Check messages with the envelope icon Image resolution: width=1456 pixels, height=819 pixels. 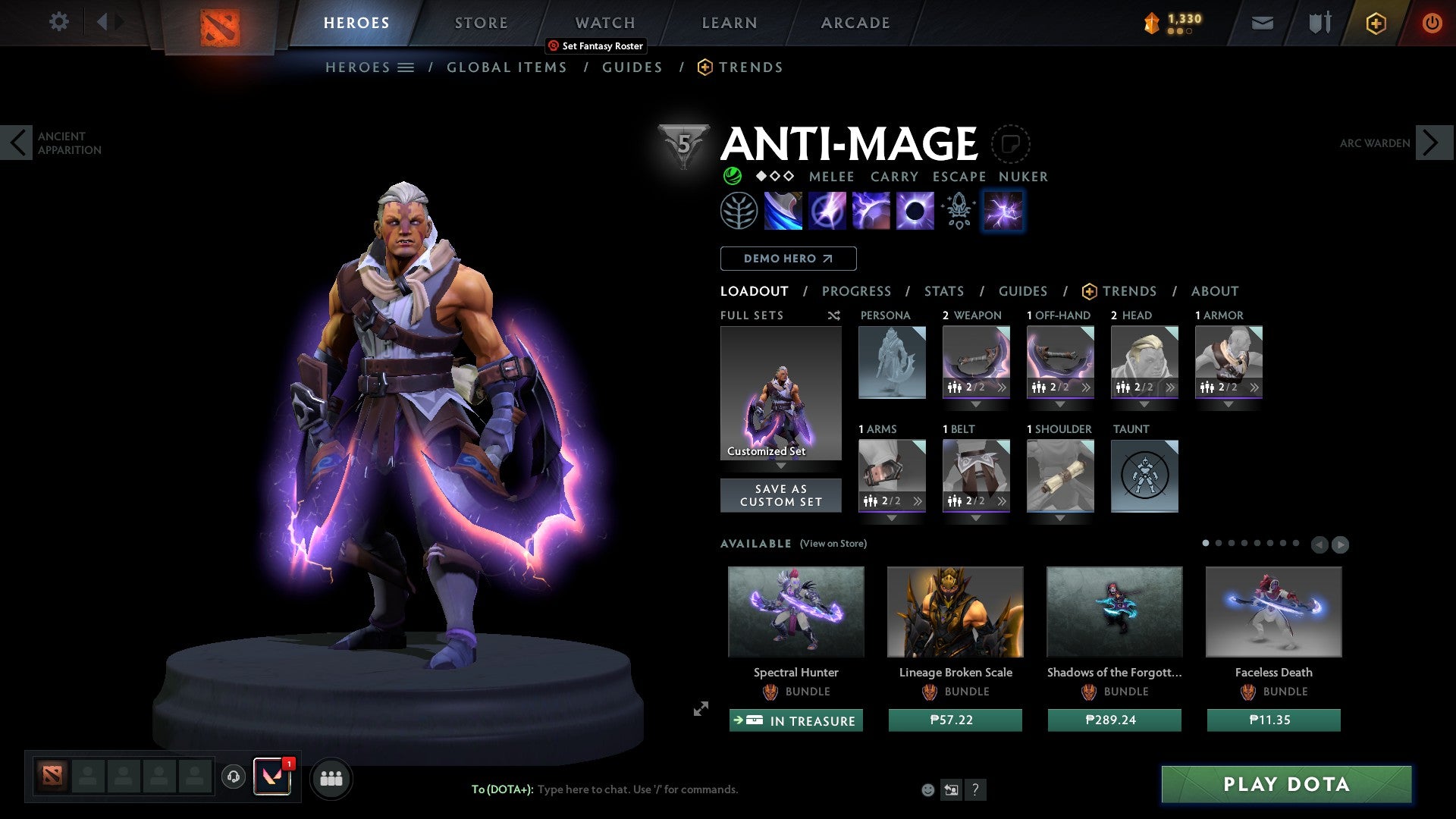pyautogui.click(x=1263, y=23)
